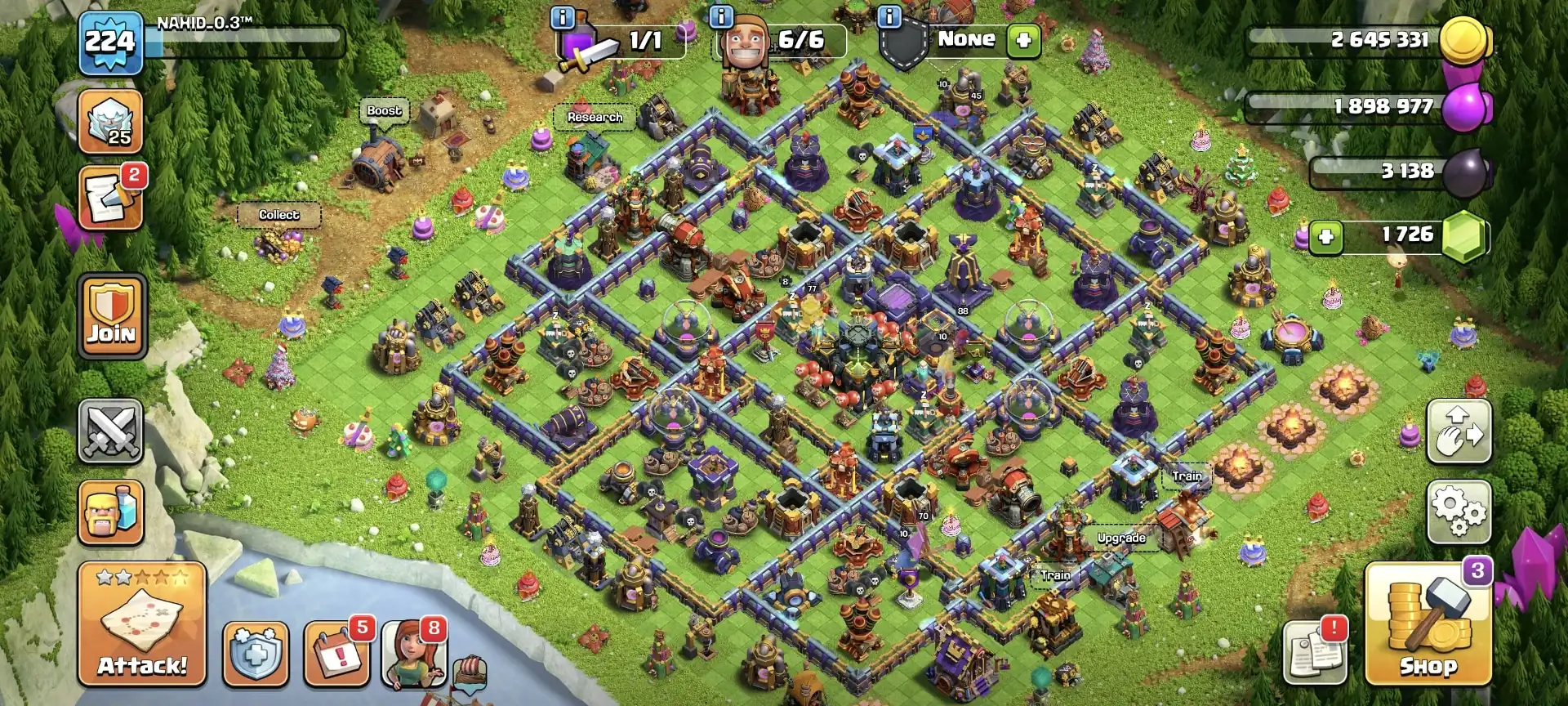Select the Boost label near the boat workshop
1568x706 pixels.
[385, 109]
